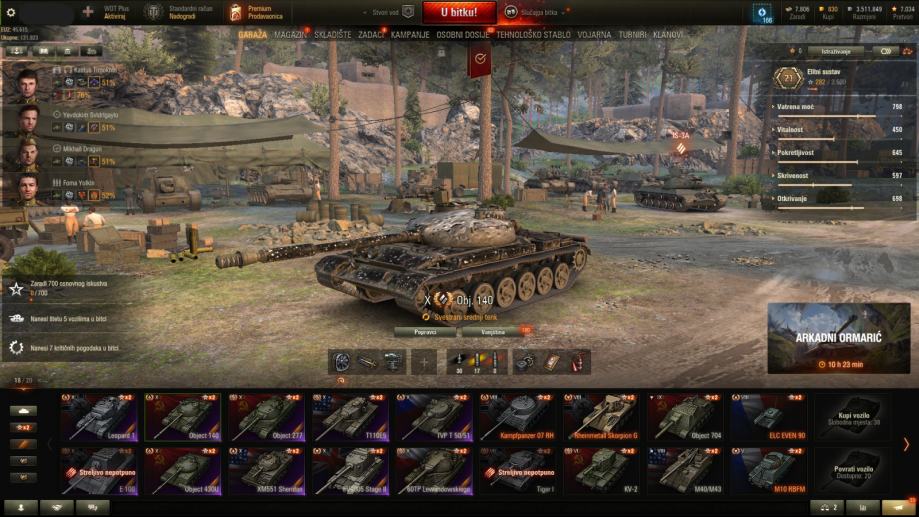
Task: Open the gear settings menu icon
Action: (10, 12)
